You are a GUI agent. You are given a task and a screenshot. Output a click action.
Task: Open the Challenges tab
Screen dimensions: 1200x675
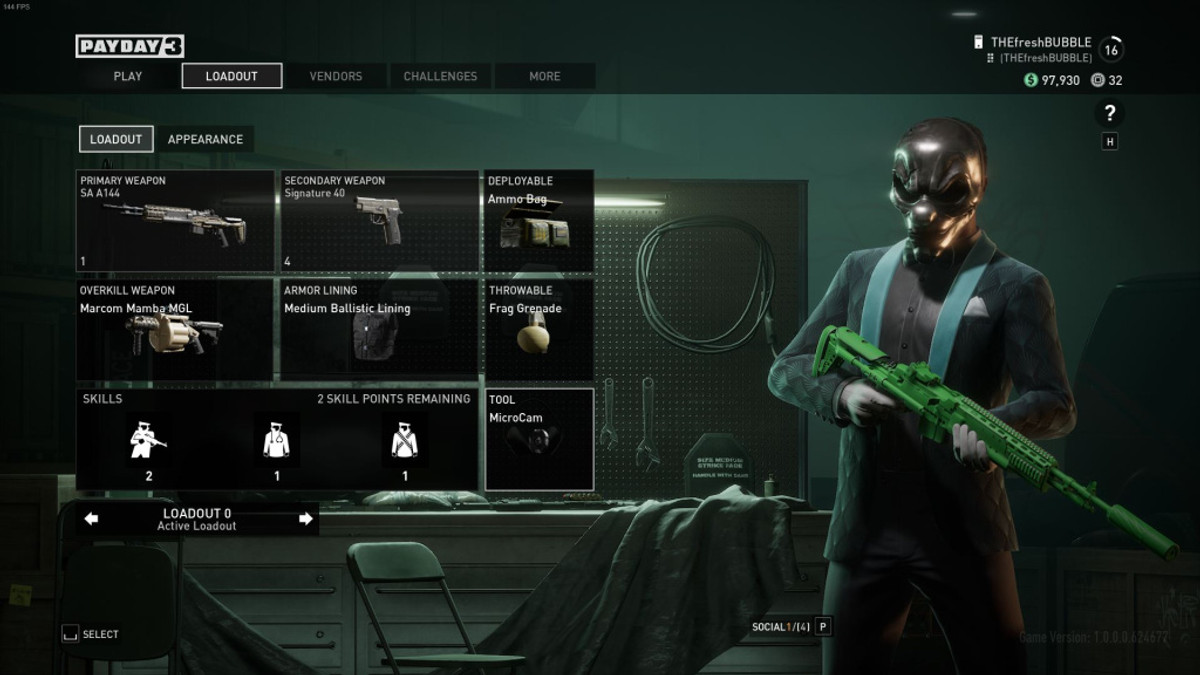[440, 76]
